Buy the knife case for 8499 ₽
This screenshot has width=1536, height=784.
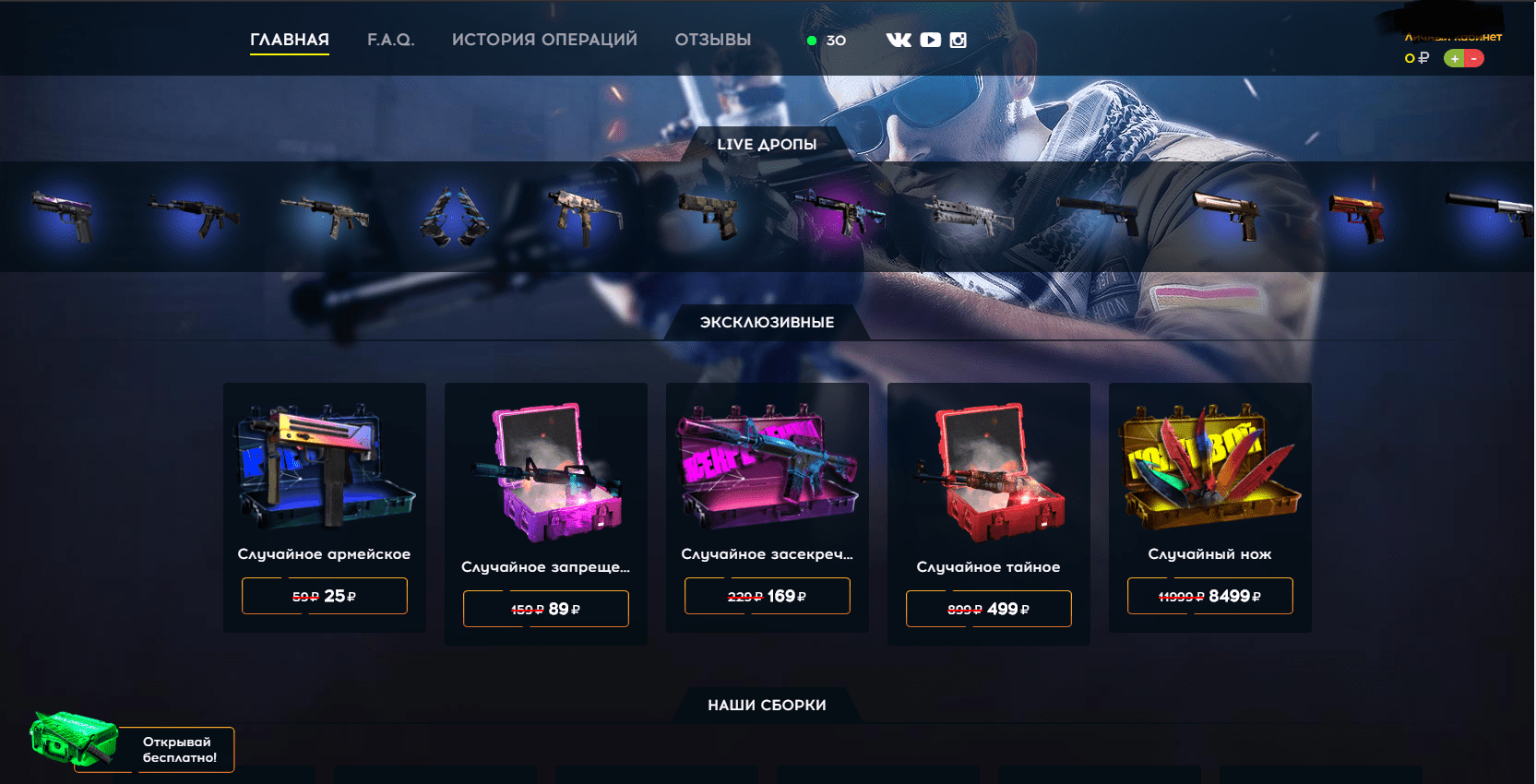[1209, 596]
